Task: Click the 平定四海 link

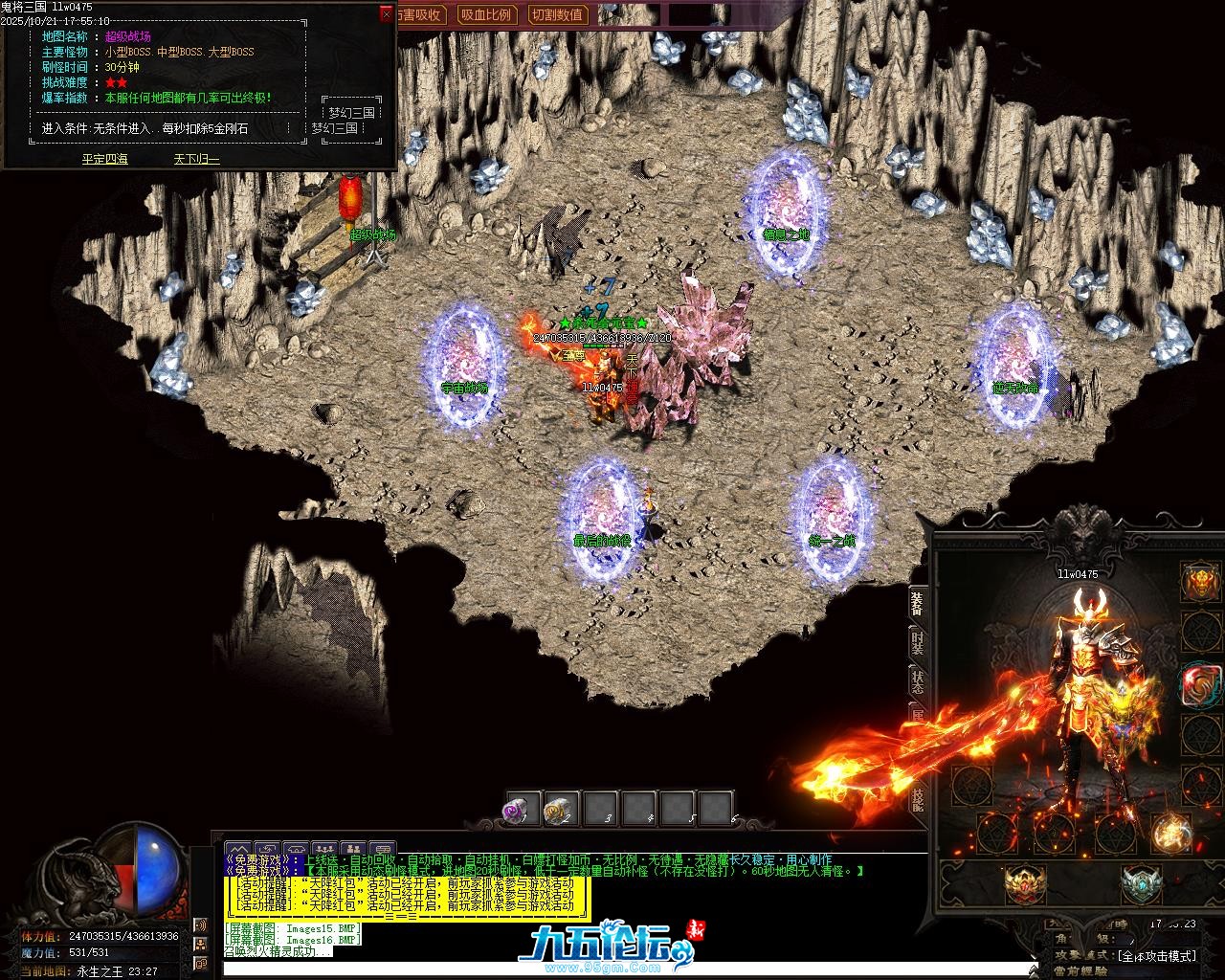Action: [104, 159]
